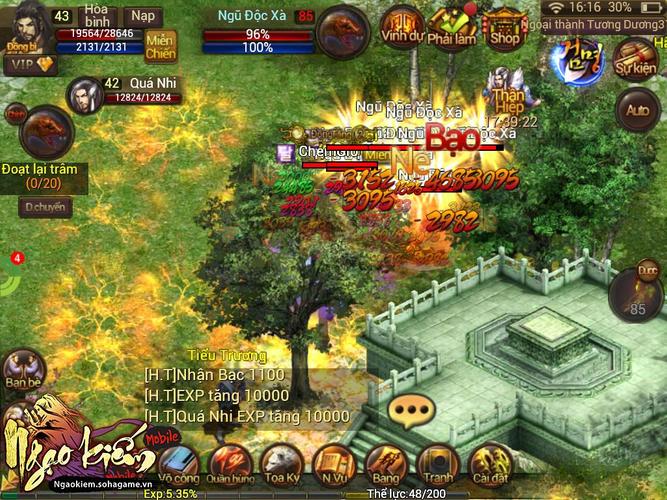Open the chat speech bubble

412,409
